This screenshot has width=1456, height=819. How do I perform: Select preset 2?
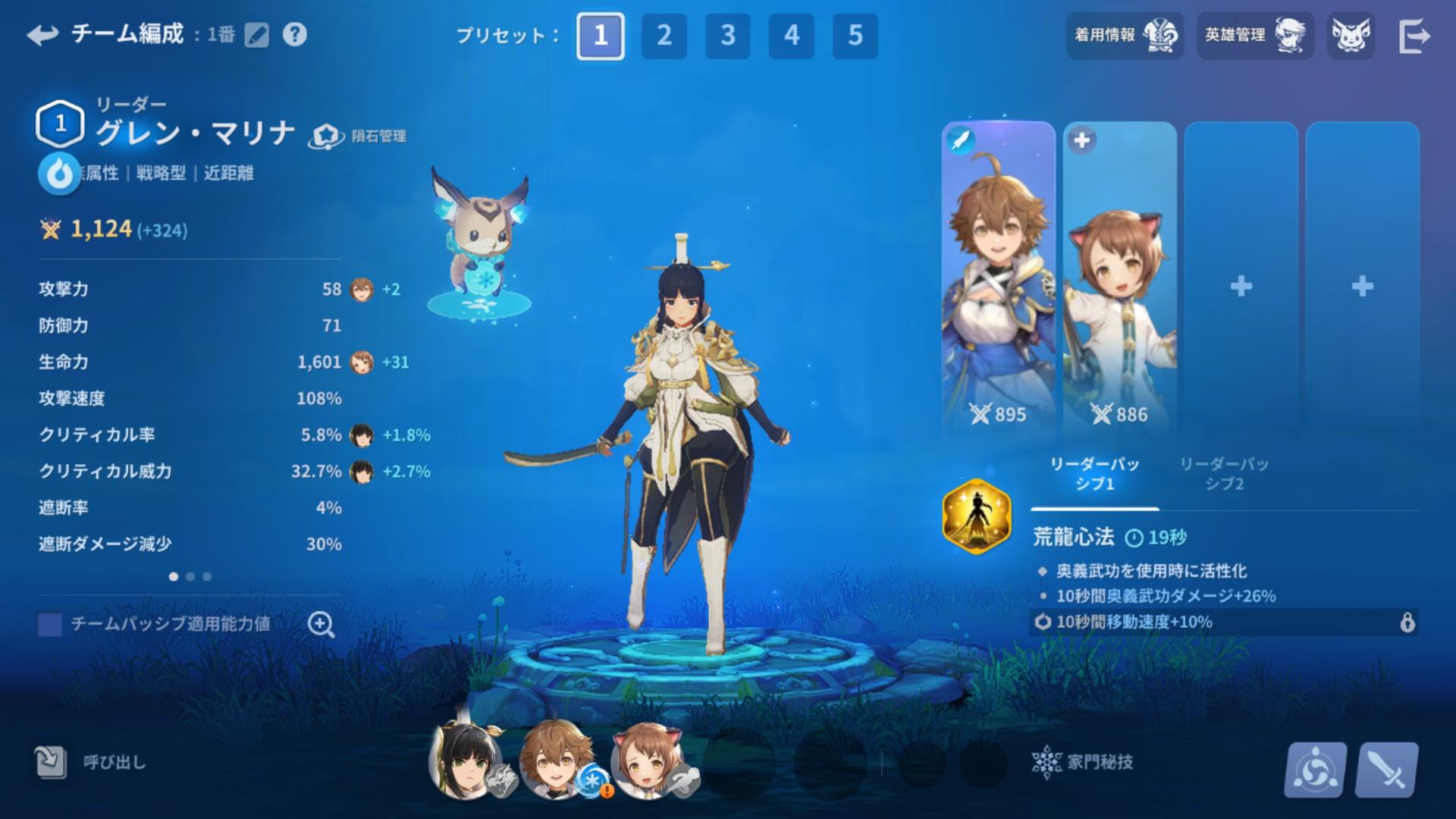[664, 36]
